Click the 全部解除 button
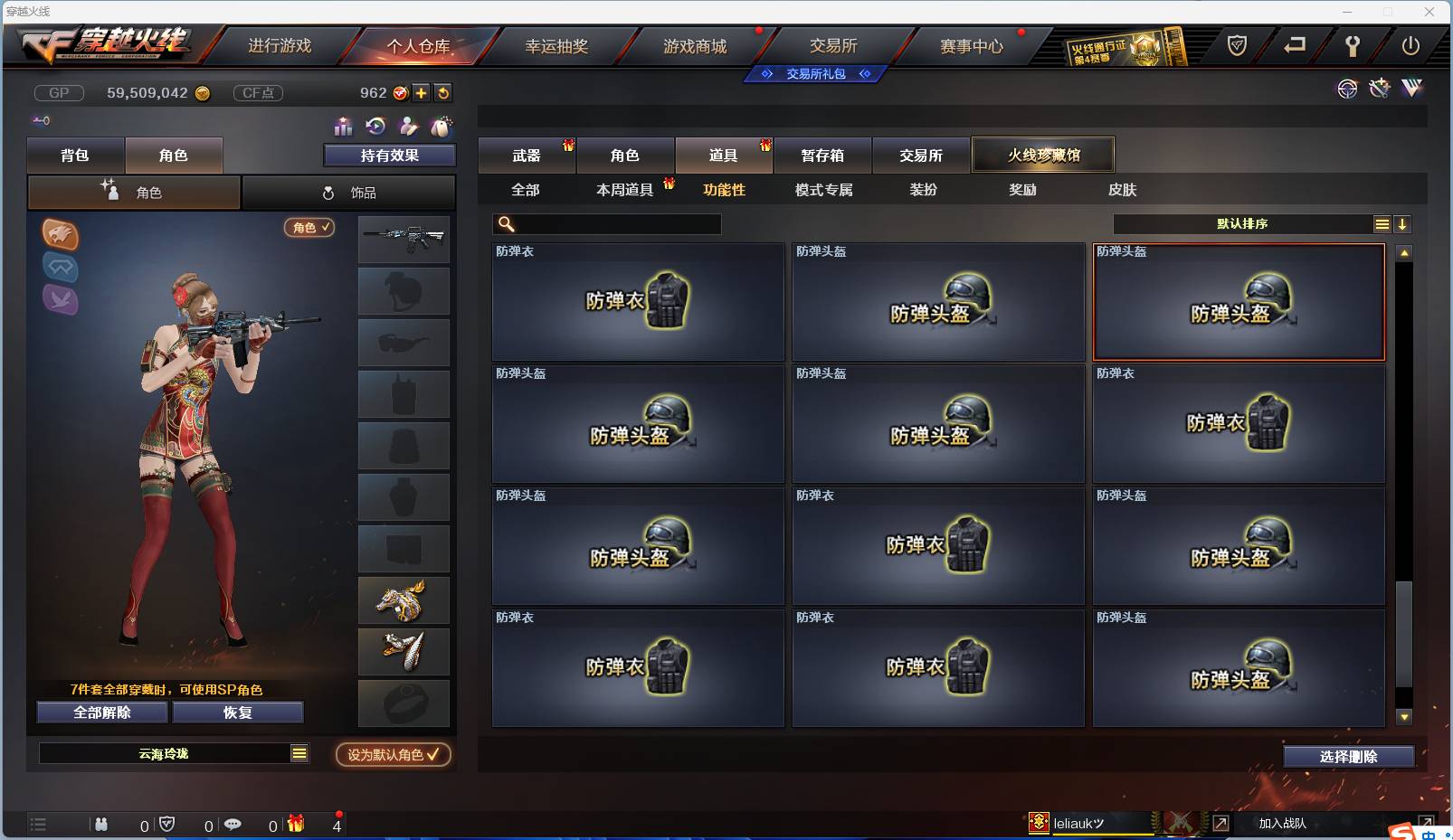1453x840 pixels. 100,713
